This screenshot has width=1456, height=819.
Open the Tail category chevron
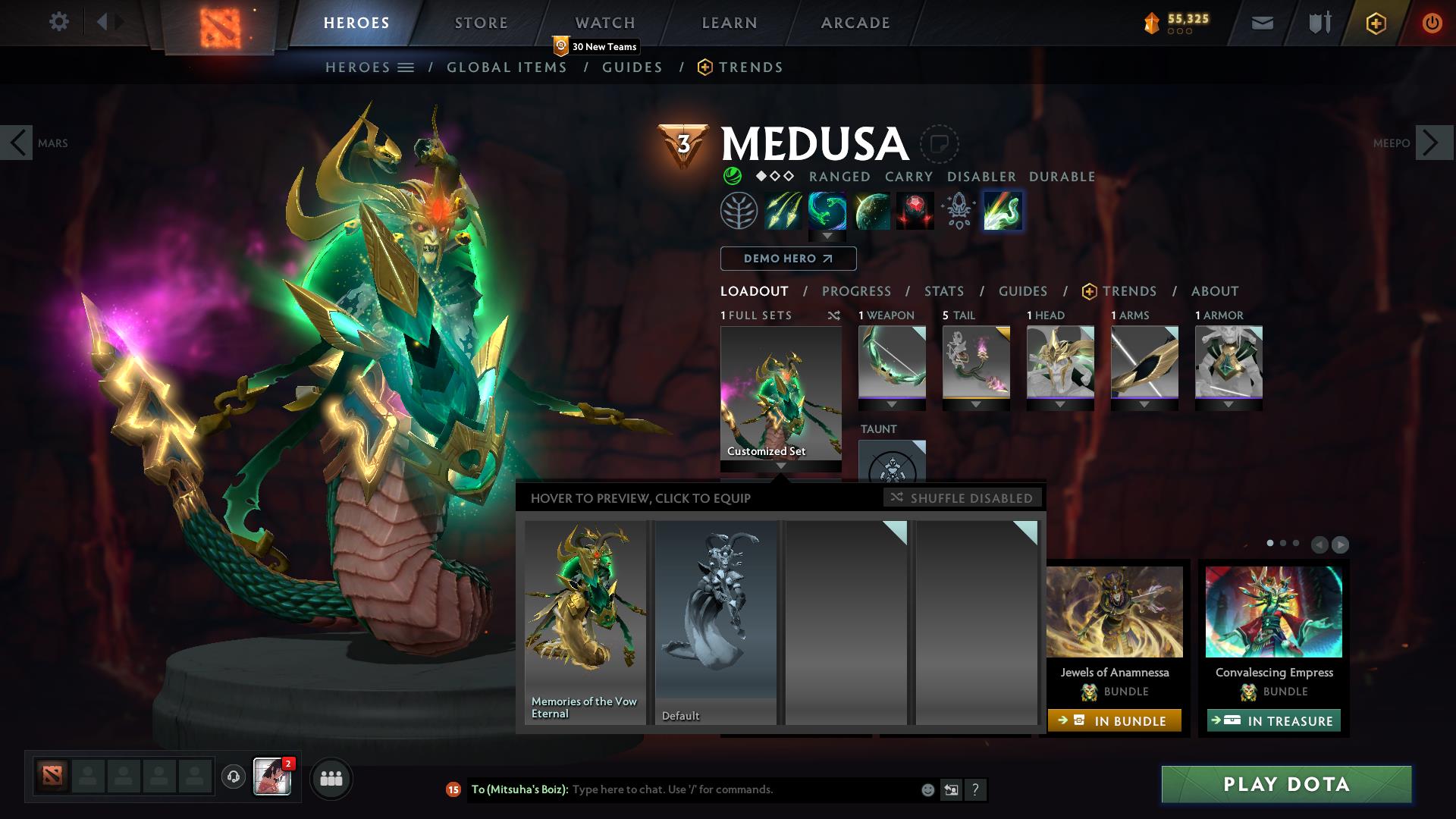[976, 405]
